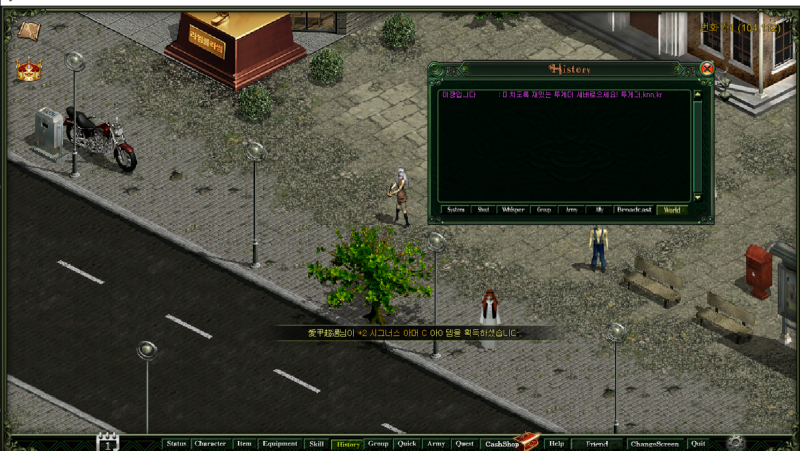Switch to the System chat tab

(456, 210)
